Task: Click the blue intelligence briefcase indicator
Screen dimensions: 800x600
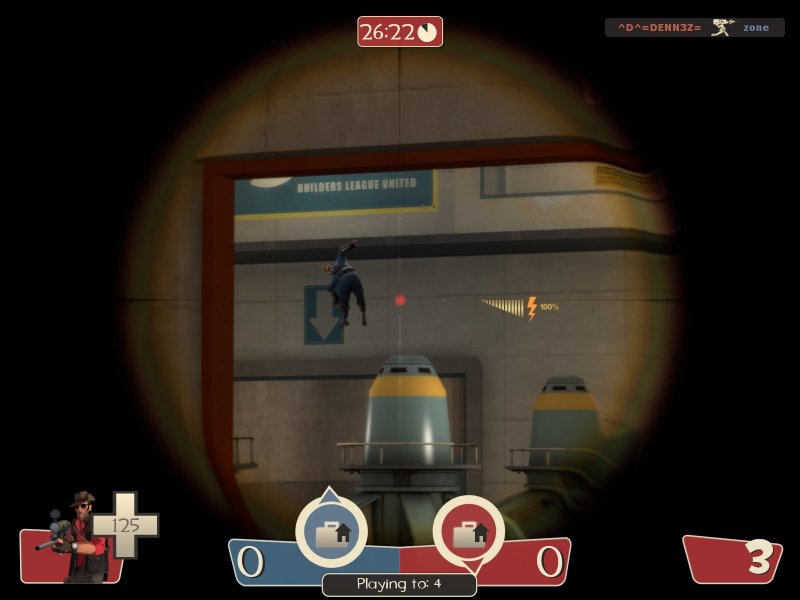Action: pos(331,533)
